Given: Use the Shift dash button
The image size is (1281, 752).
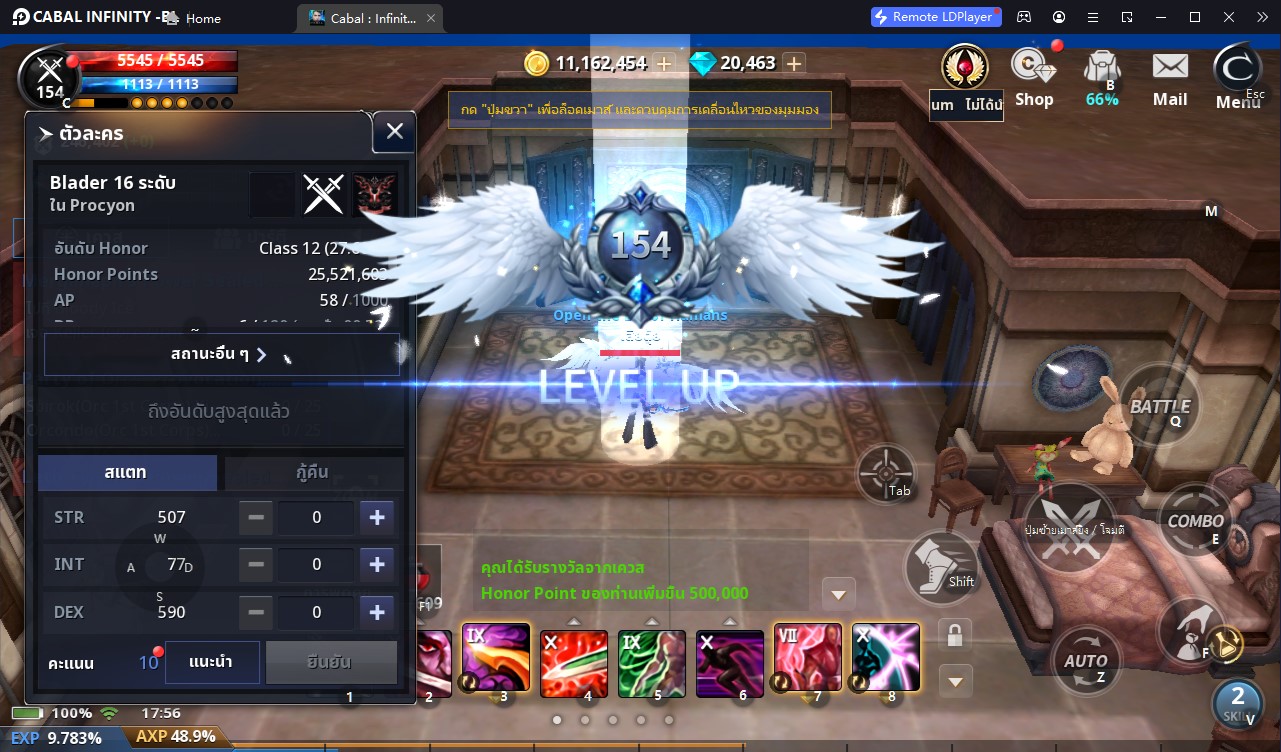Looking at the screenshot, I should [941, 568].
